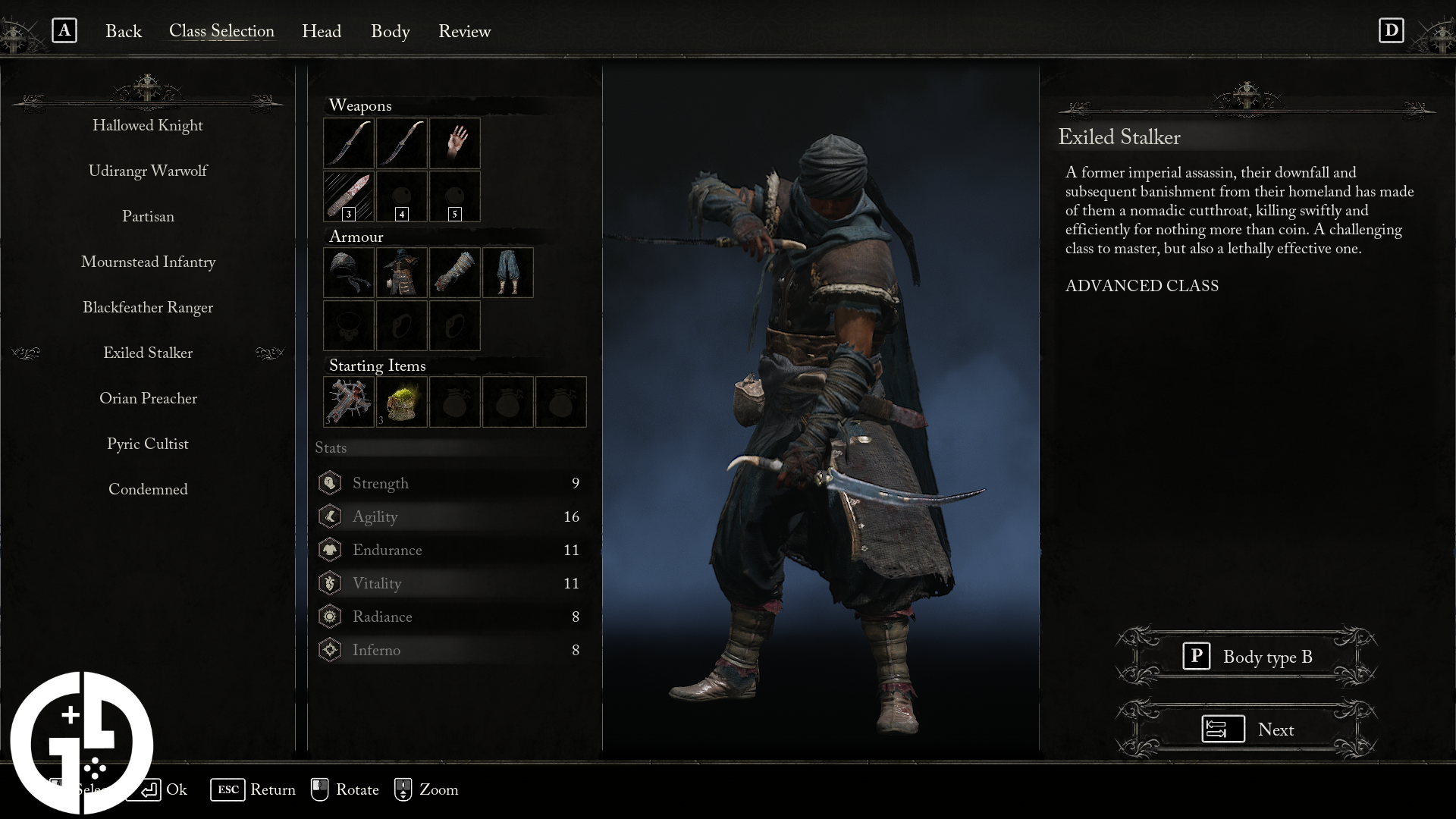
Task: Click the Inferno stat icon
Action: [330, 650]
